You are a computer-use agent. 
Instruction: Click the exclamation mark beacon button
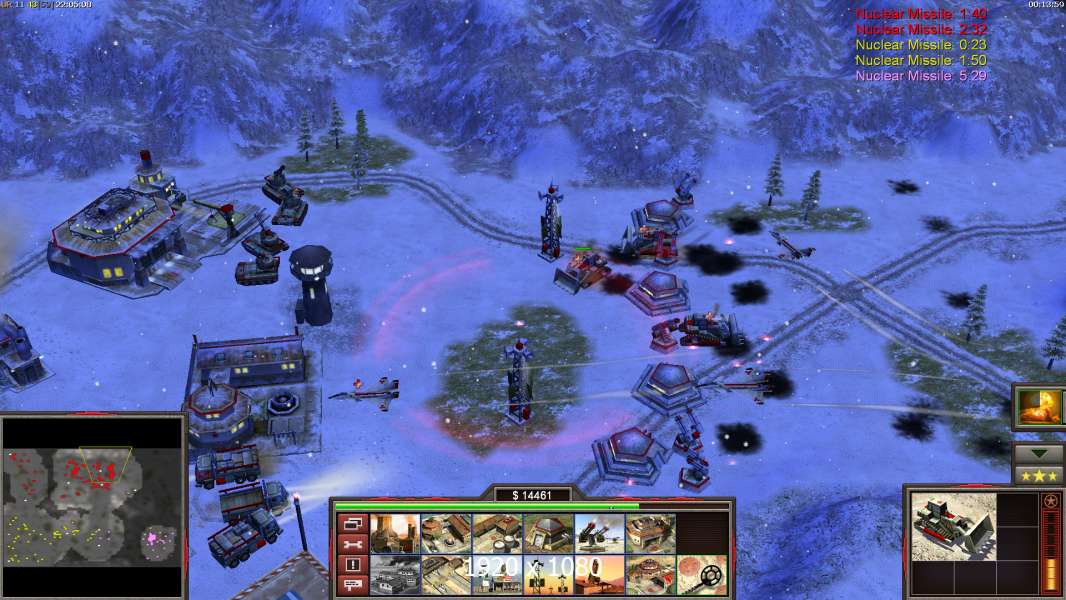pos(352,565)
